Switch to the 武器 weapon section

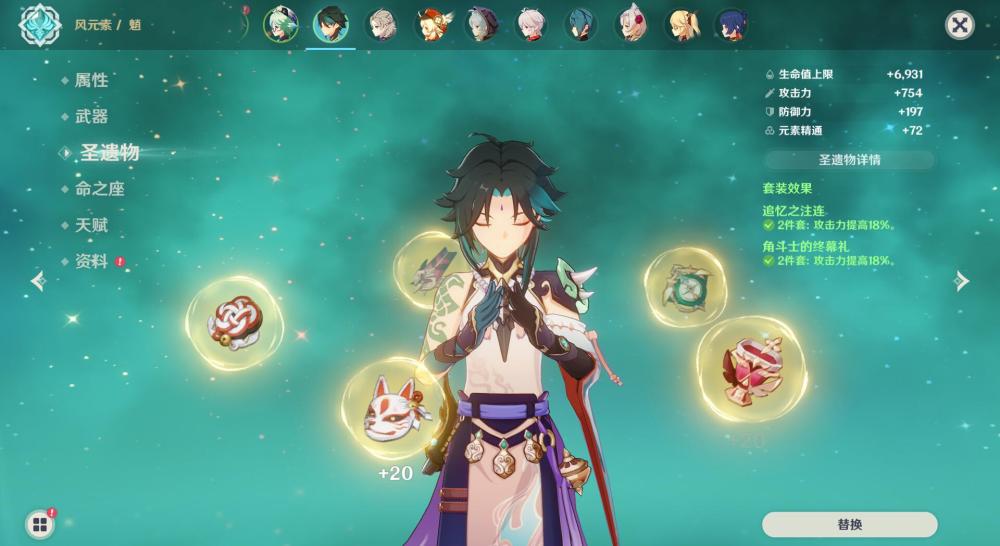[91, 116]
